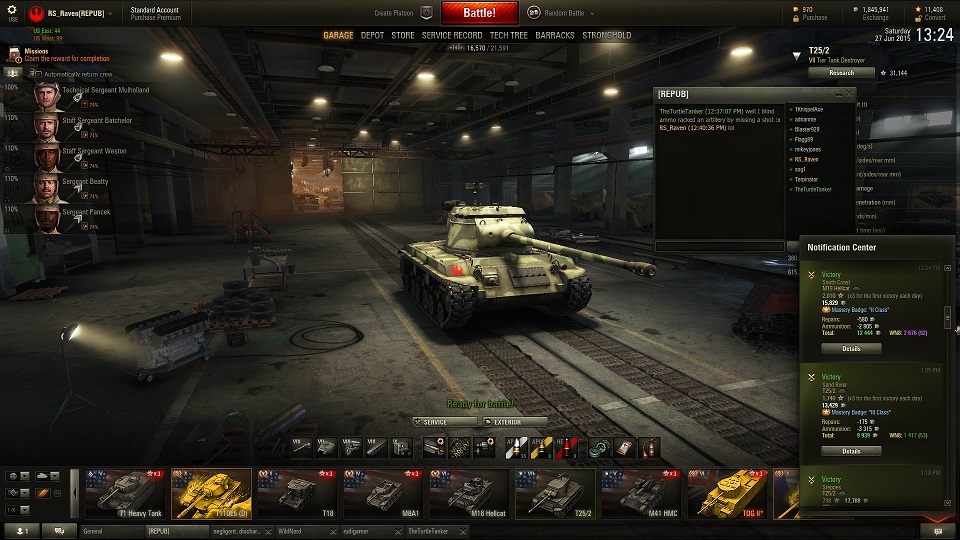
Task: Switch to the Store tab
Action: 402,35
